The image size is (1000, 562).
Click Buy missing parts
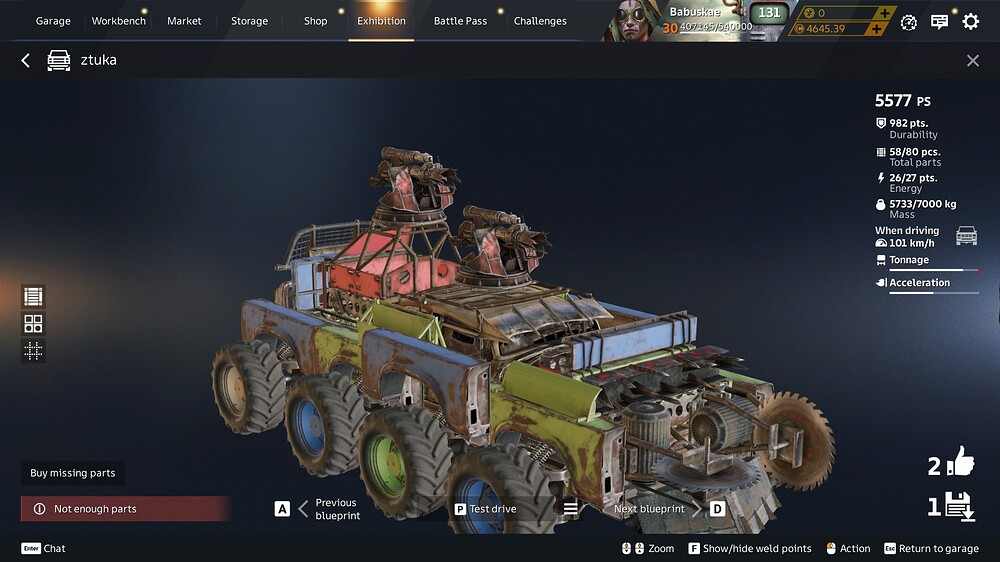(x=73, y=473)
